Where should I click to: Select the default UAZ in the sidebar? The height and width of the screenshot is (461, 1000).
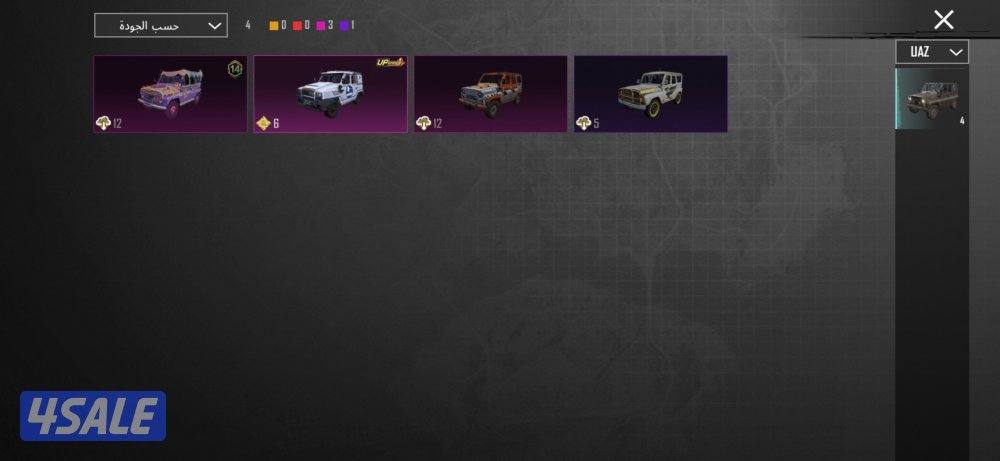click(931, 98)
